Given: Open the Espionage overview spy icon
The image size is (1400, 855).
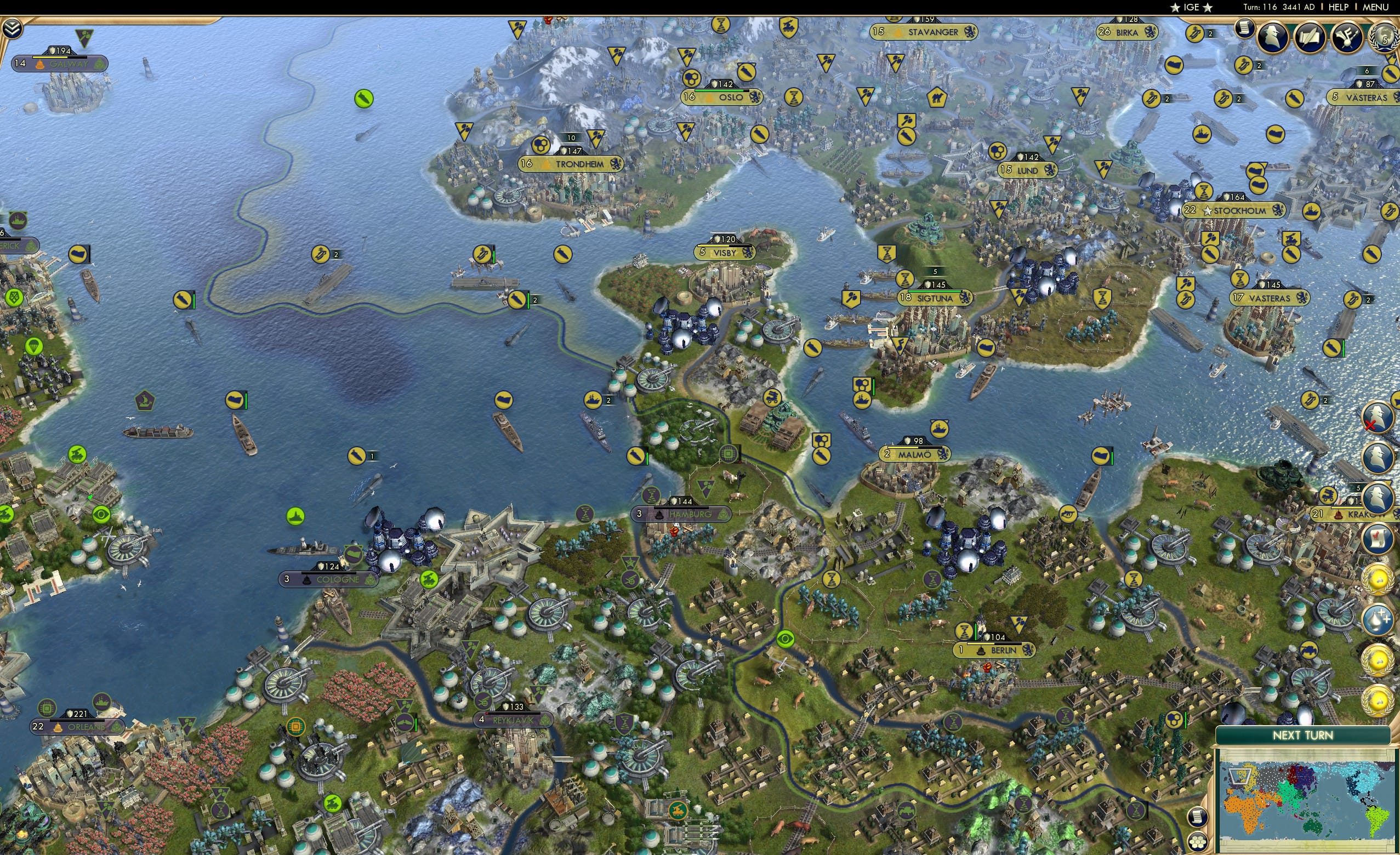Looking at the screenshot, I should click(1273, 36).
